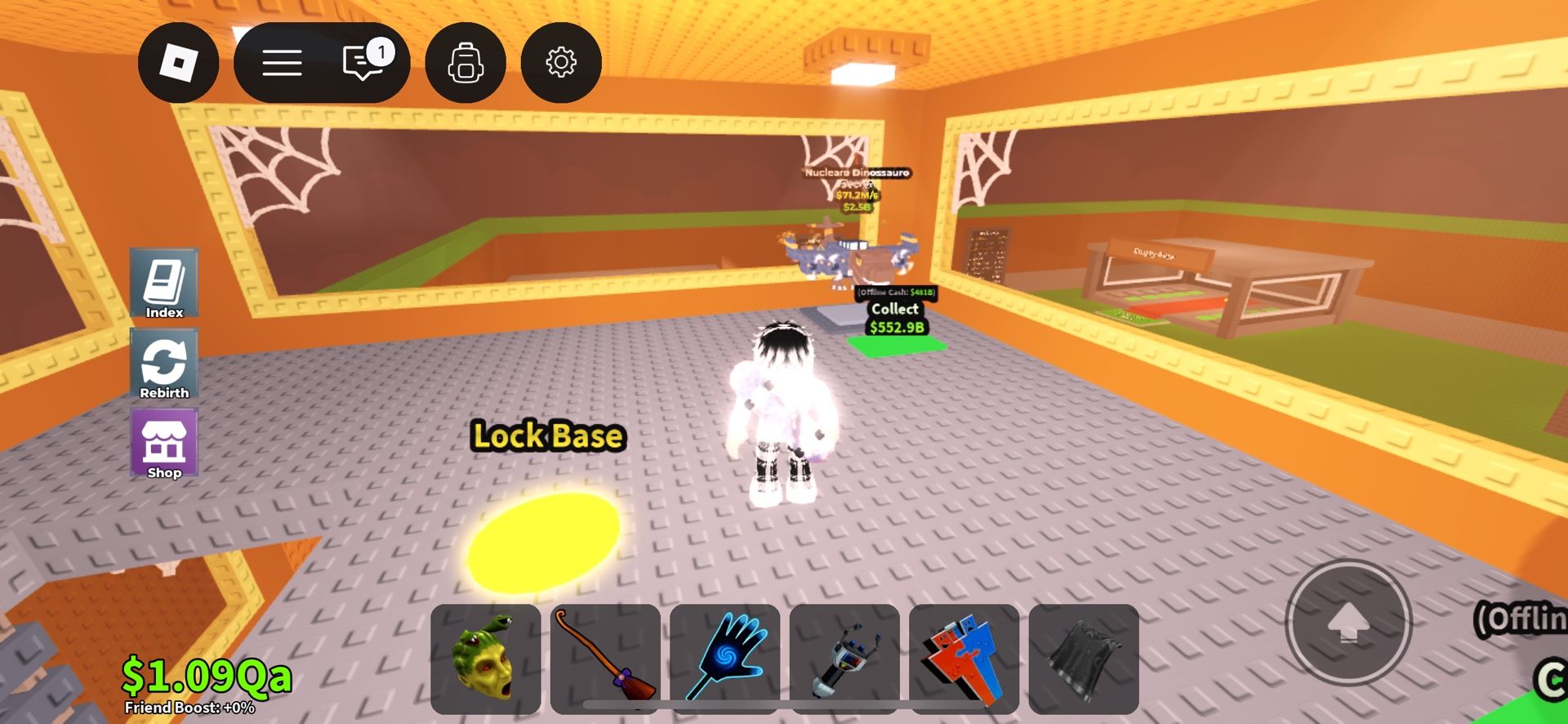Equip the robotic claw tool

pyautogui.click(x=845, y=660)
